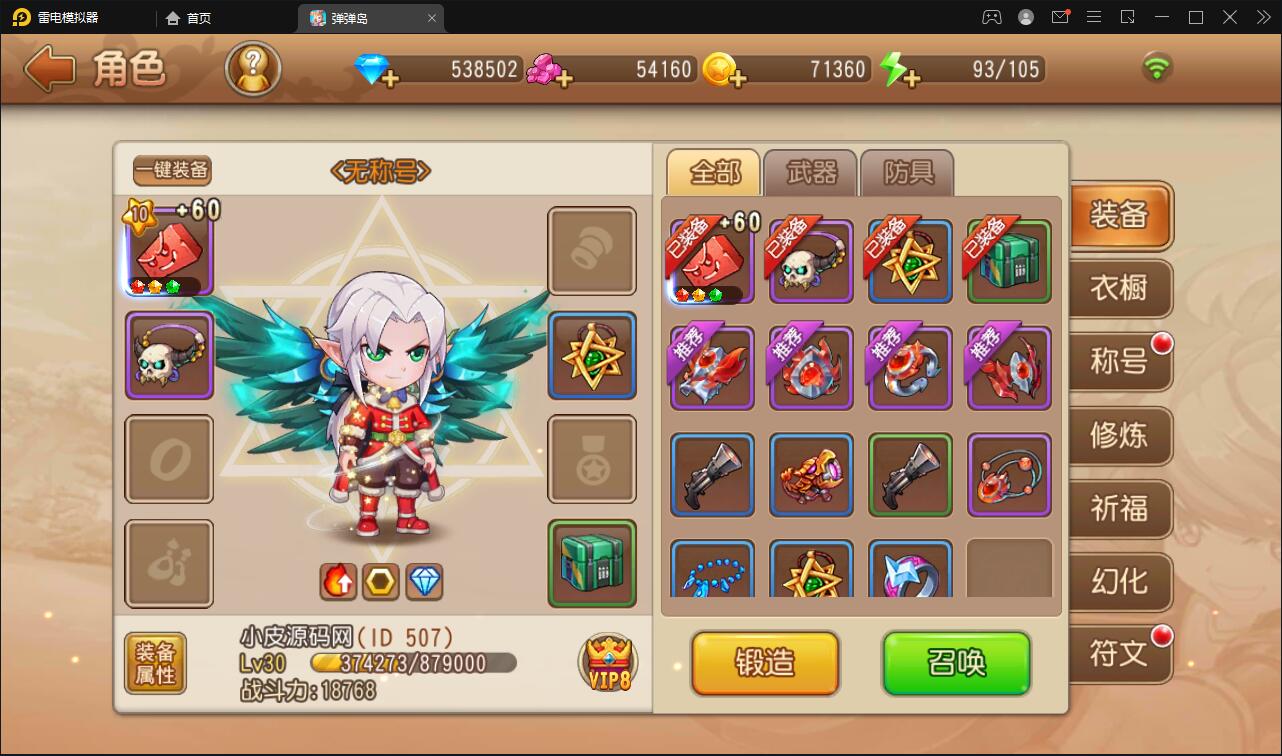Image resolution: width=1282 pixels, height=756 pixels.
Task: Select the green treasure chest equipment slot
Action: pyautogui.click(x=592, y=565)
